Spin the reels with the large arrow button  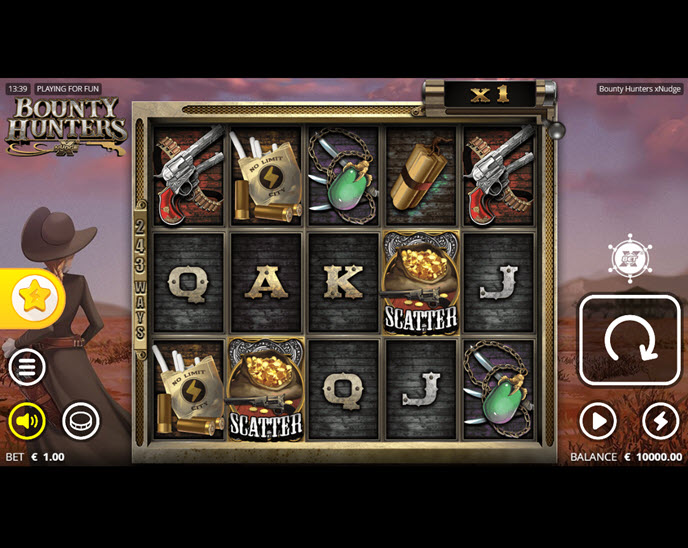pos(630,340)
